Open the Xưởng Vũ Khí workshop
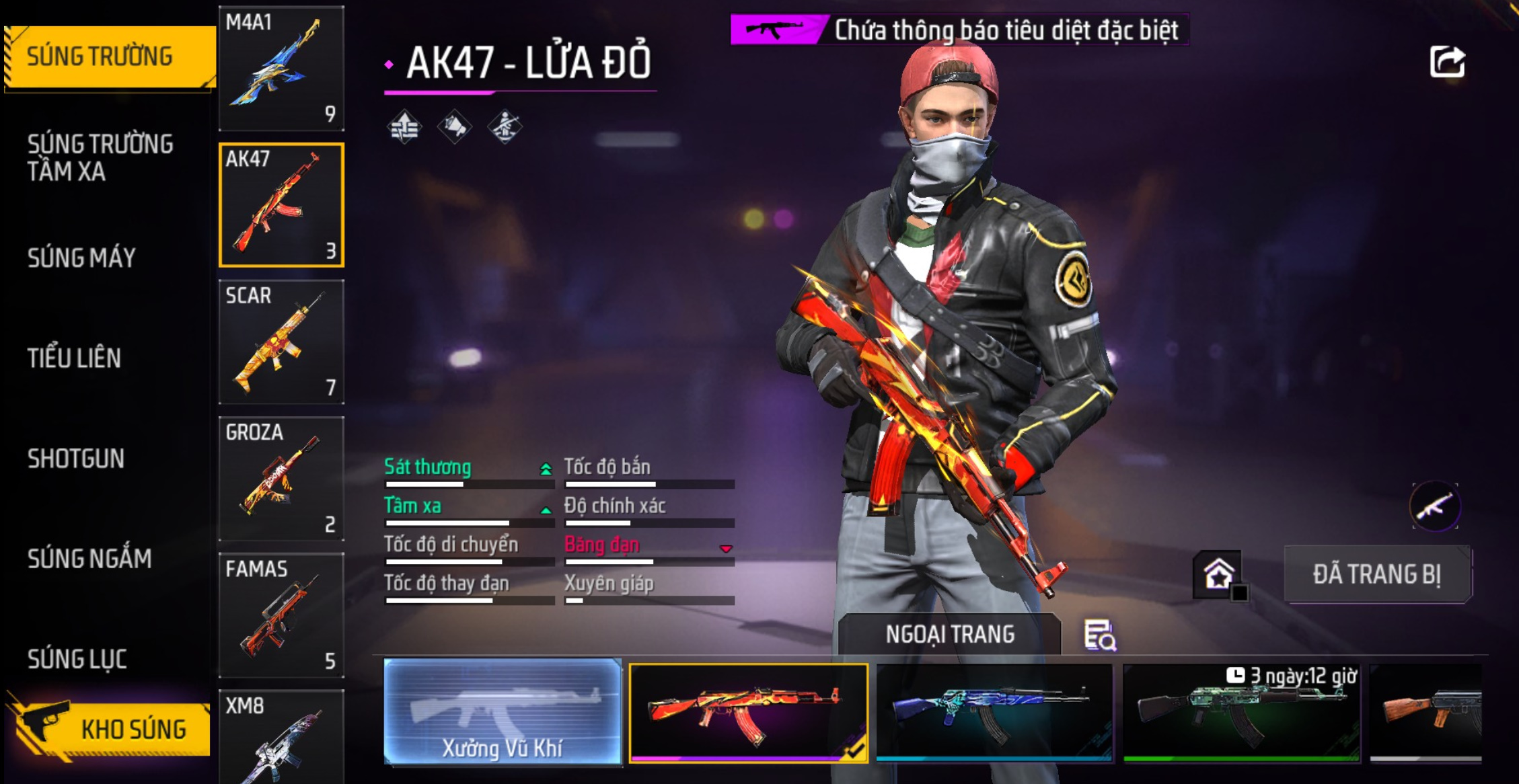This screenshot has width=1519, height=784. pos(503,711)
